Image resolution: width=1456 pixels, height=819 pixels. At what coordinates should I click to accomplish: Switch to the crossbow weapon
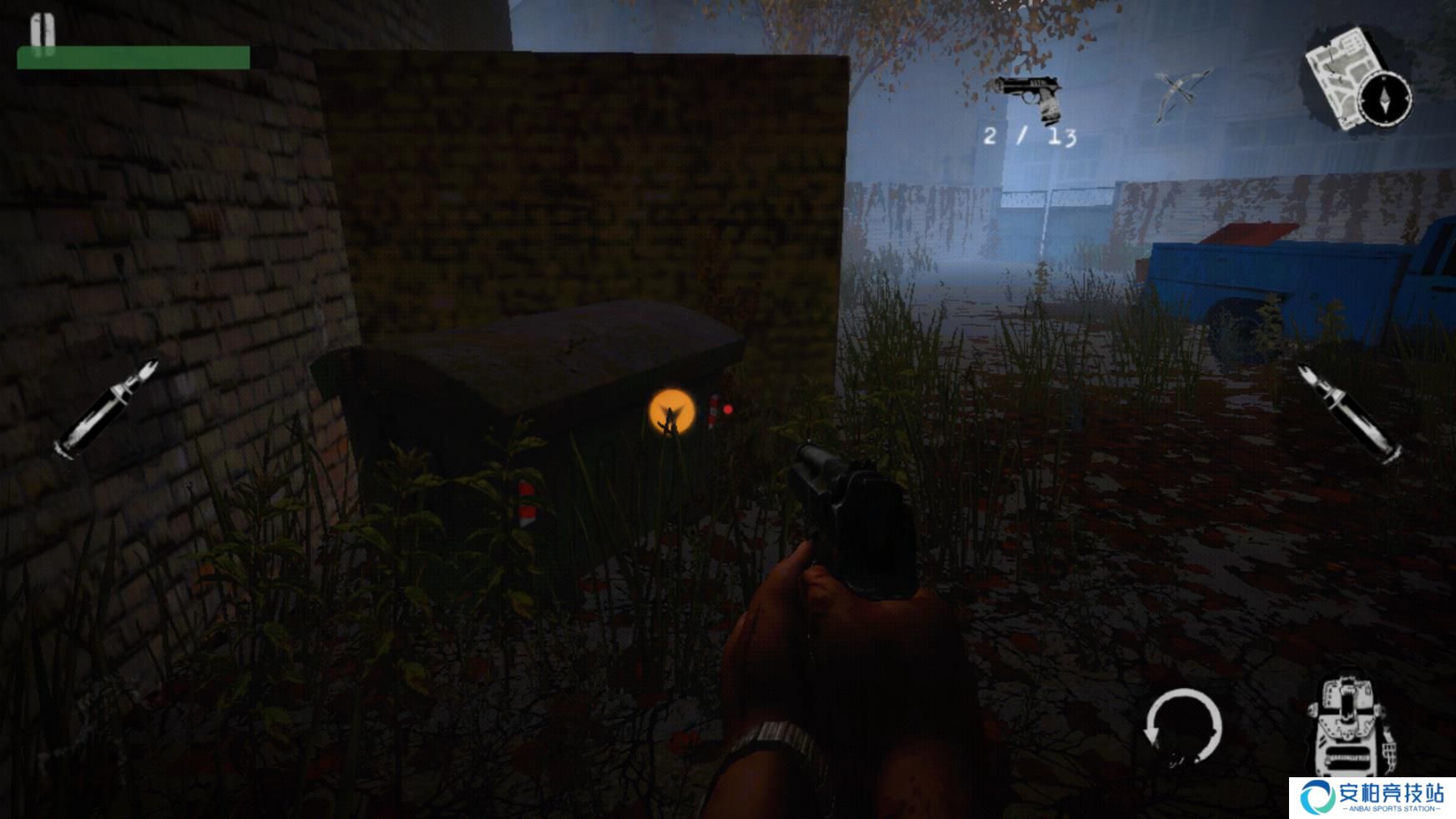1181,94
